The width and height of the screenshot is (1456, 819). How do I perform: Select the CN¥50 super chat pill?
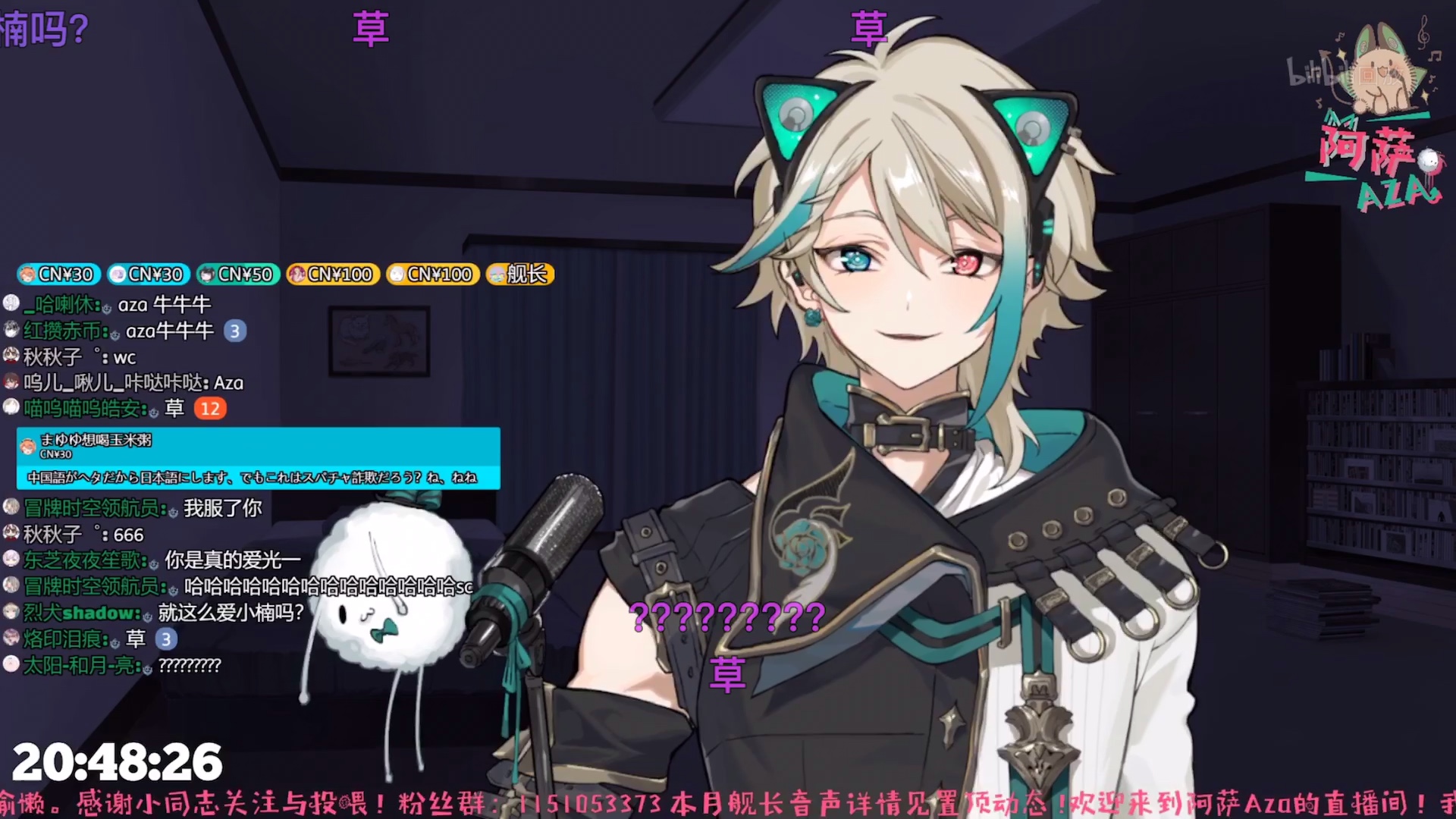[x=239, y=274]
